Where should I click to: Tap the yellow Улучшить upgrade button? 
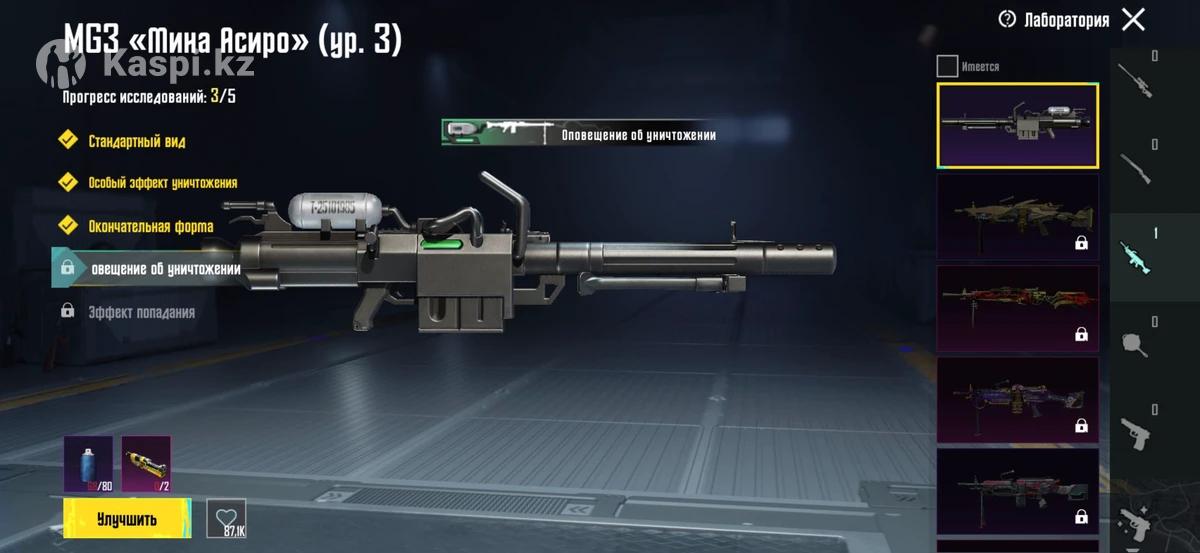(127, 518)
